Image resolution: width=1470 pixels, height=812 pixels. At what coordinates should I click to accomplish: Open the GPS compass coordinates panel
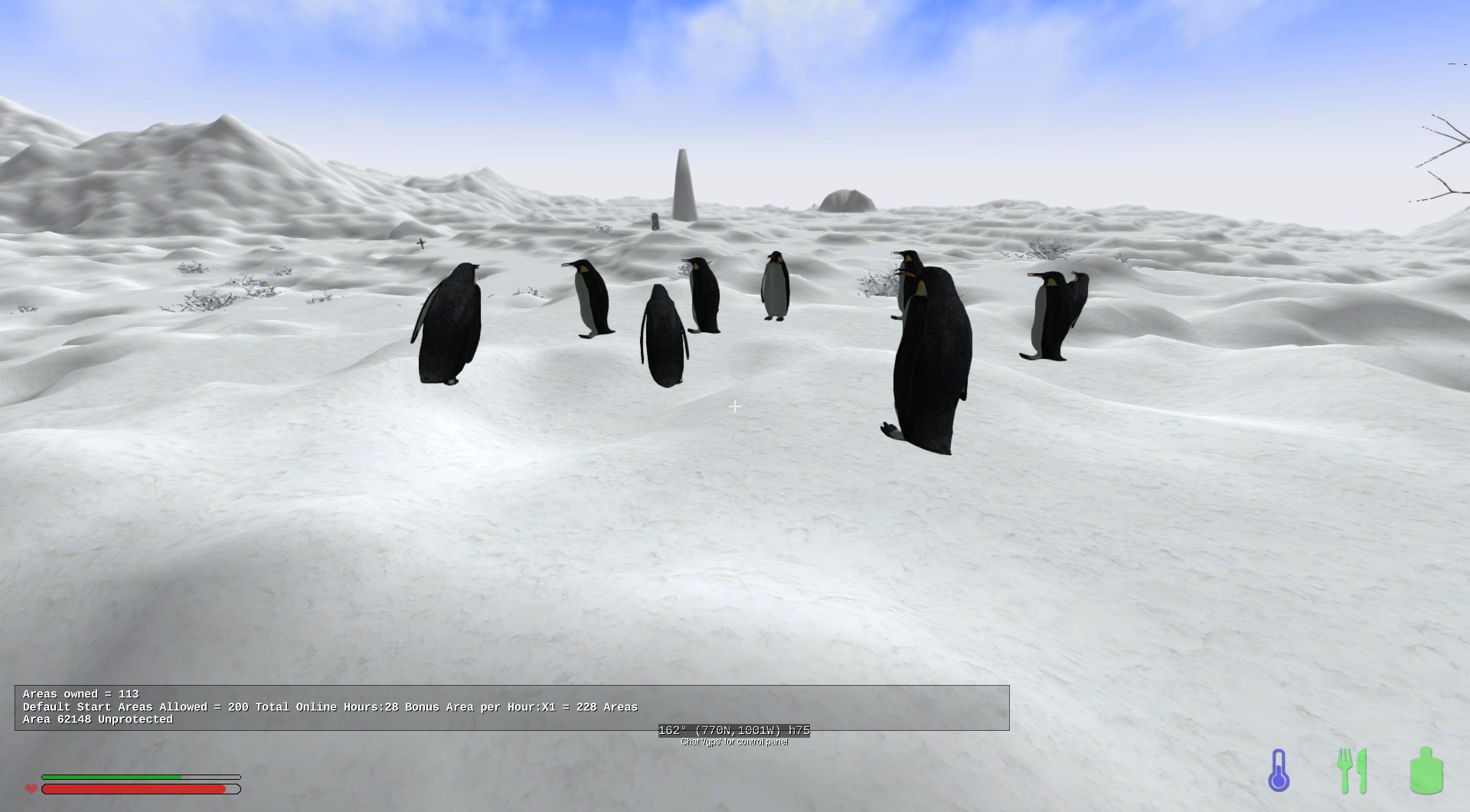tap(733, 730)
